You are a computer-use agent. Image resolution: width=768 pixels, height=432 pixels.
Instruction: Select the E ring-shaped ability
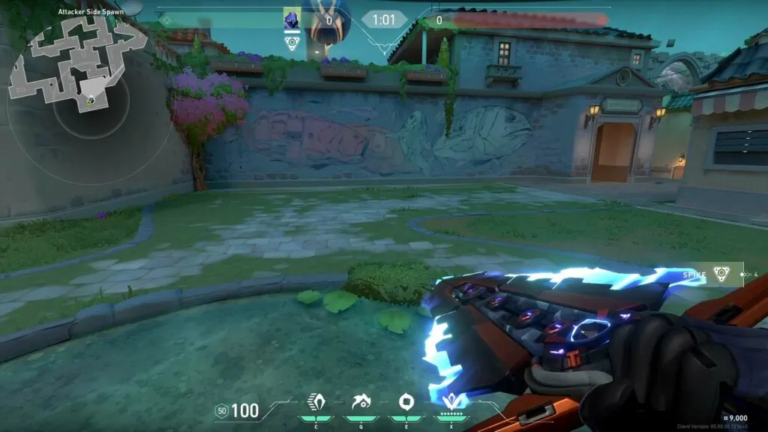[x=406, y=402]
